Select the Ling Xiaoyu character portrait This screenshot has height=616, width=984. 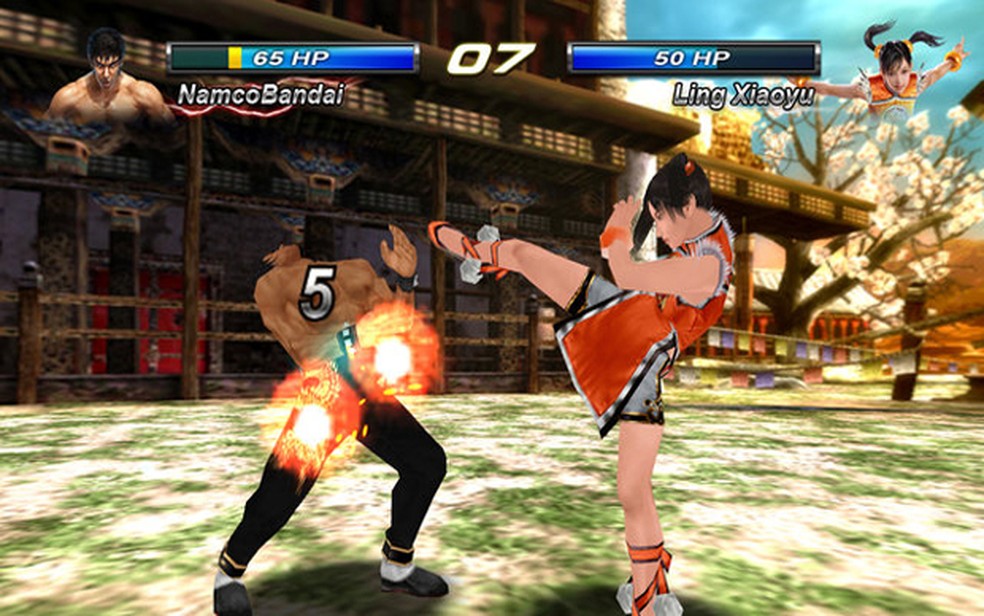pyautogui.click(x=895, y=72)
